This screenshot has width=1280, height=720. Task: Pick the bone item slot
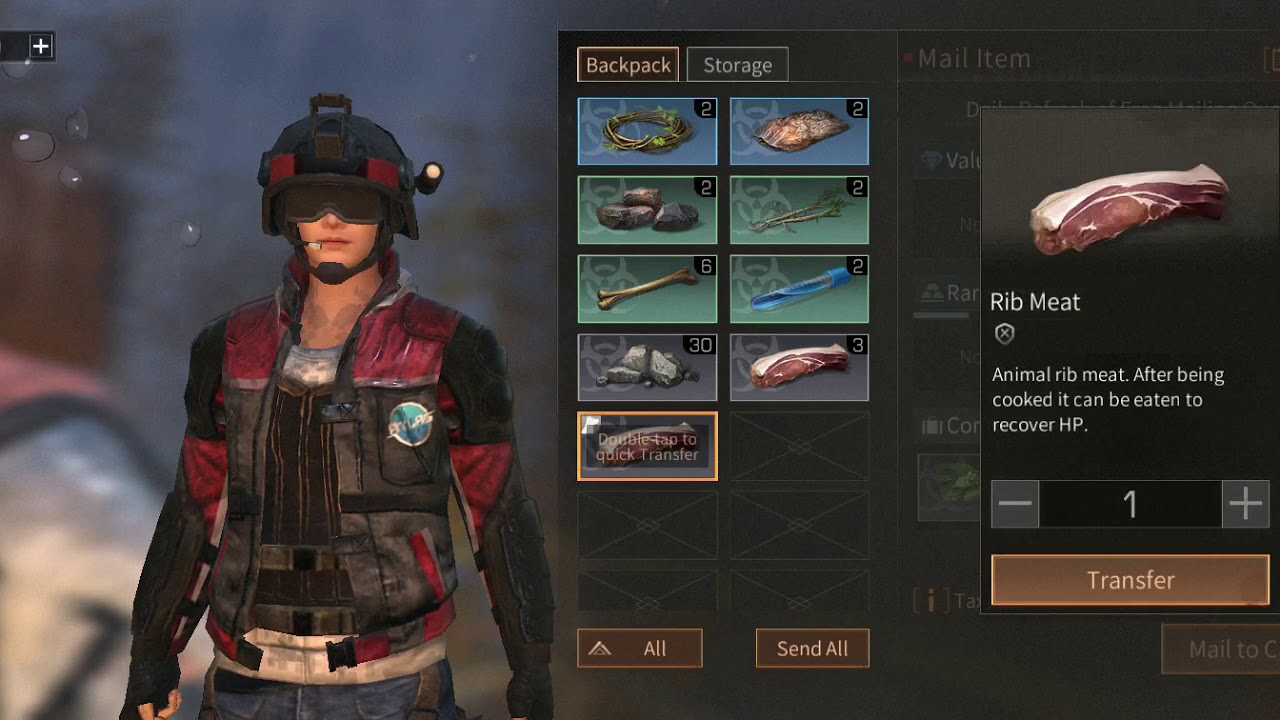point(647,289)
